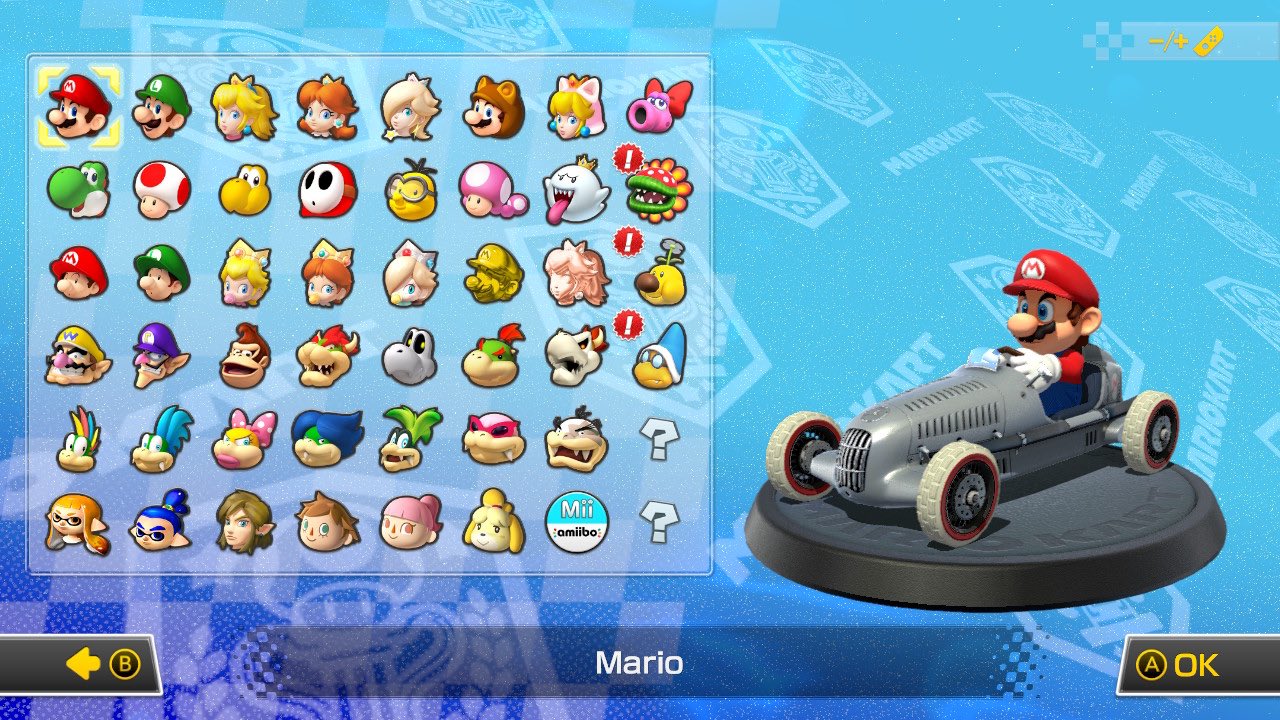
Task: Pick Rosalina in the top row
Action: point(412,105)
